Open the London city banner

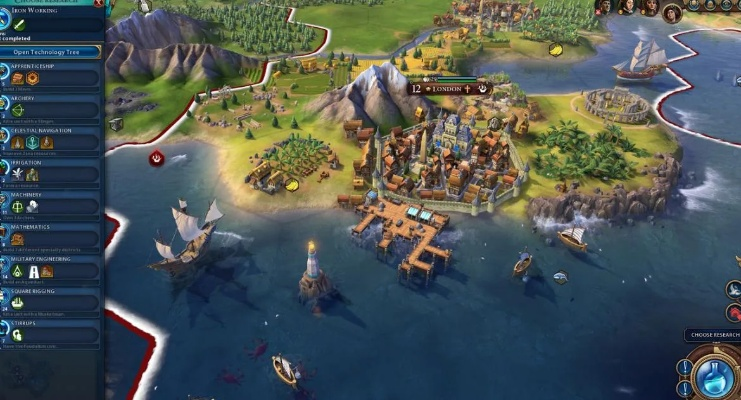(449, 88)
